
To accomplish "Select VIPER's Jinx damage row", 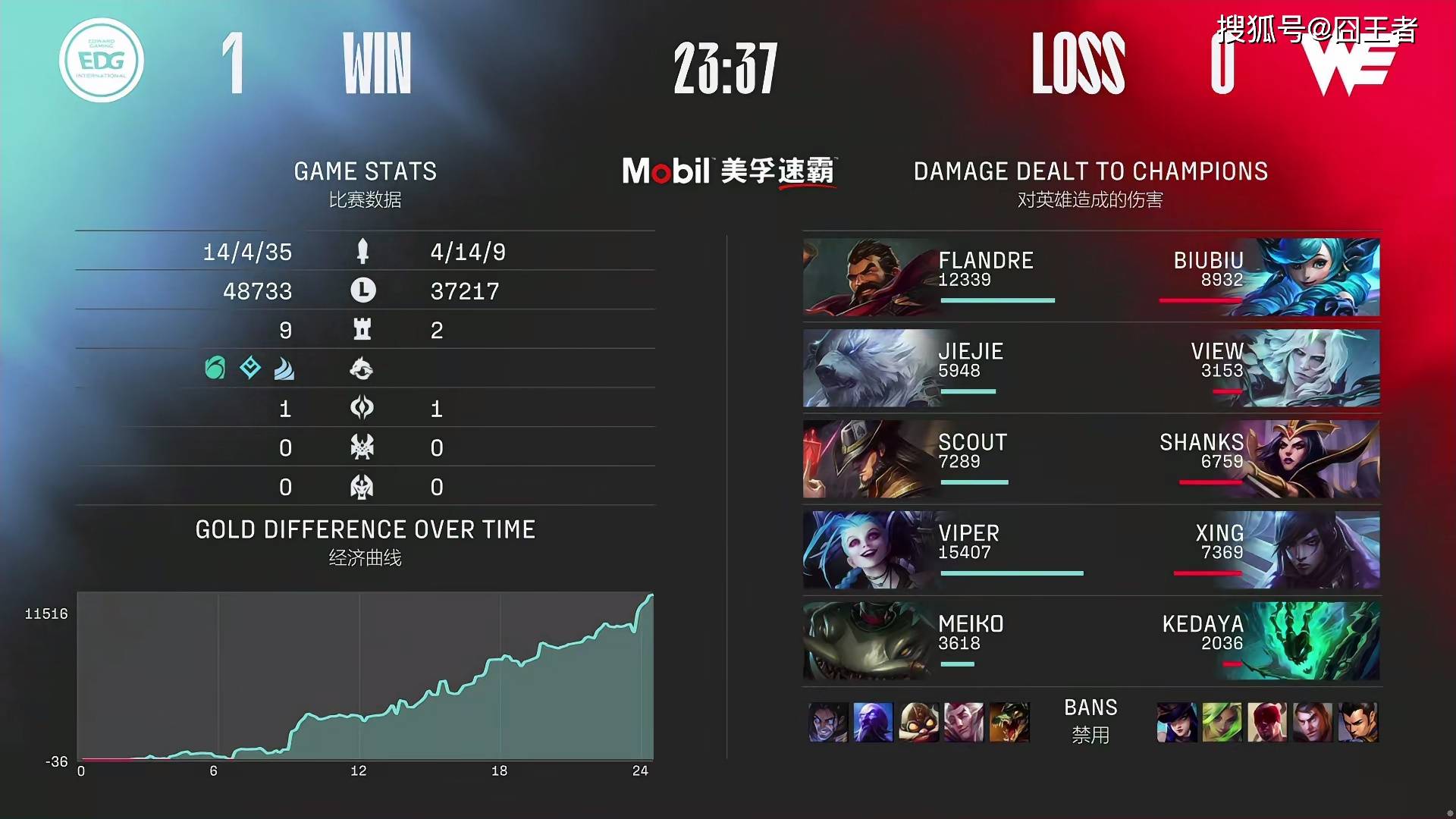I will pos(940,550).
